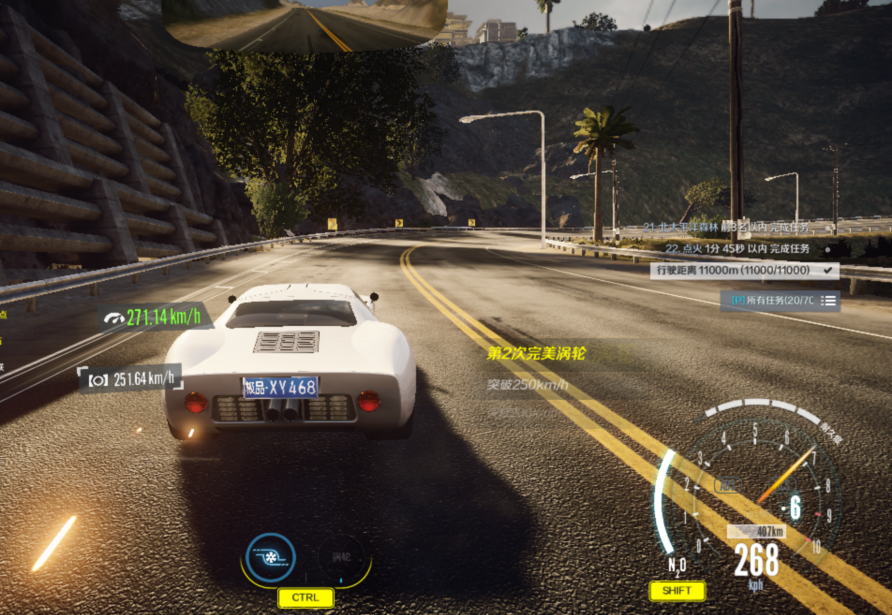This screenshot has height=615, width=892.
Task: Activate the dimmed 涡轮 skill icon
Action: (342, 558)
